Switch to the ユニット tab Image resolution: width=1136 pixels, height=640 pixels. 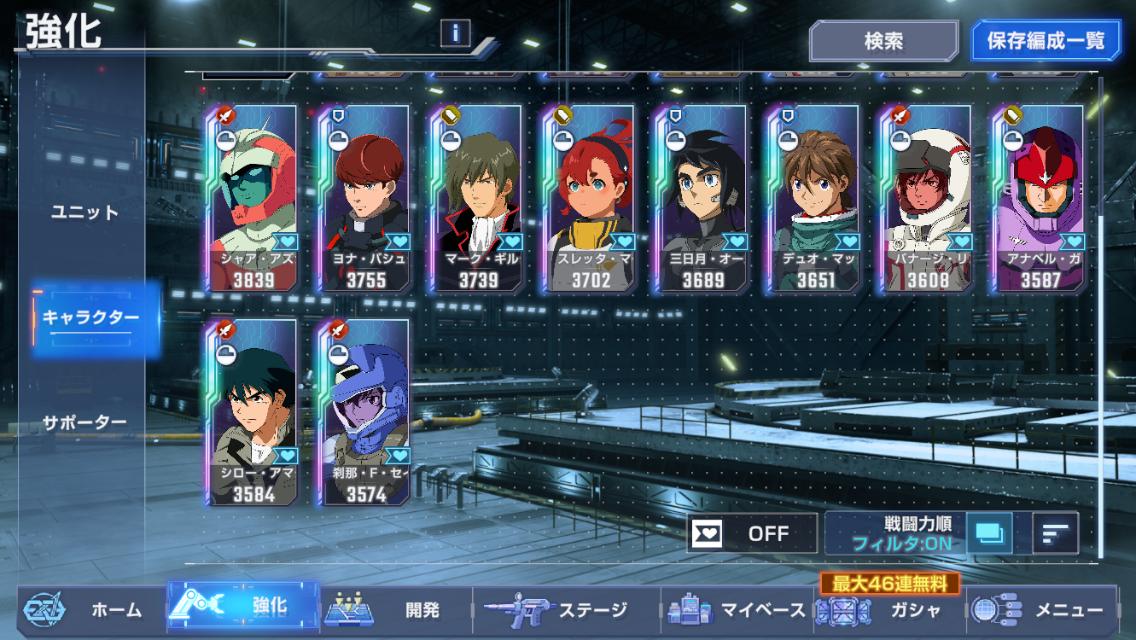coord(85,212)
